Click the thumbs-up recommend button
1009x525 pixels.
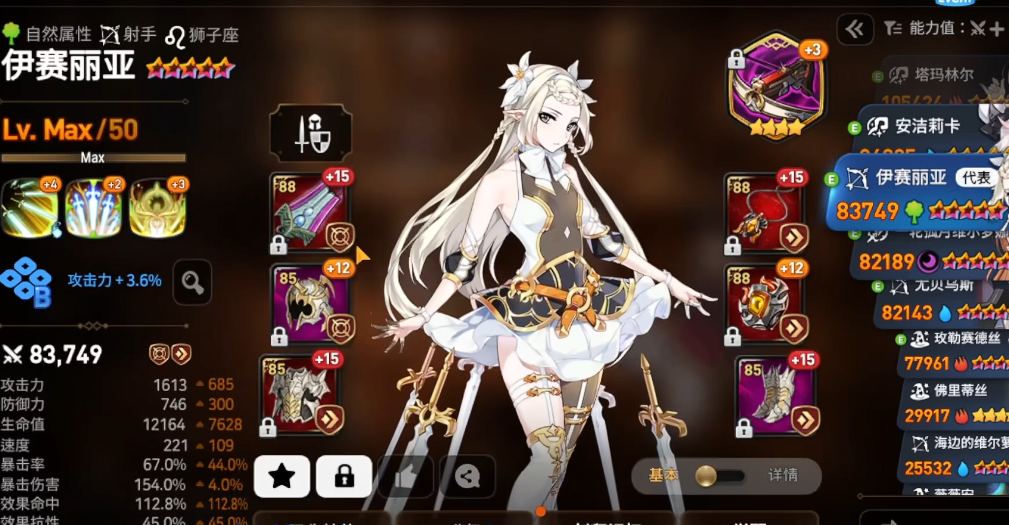pos(405,476)
